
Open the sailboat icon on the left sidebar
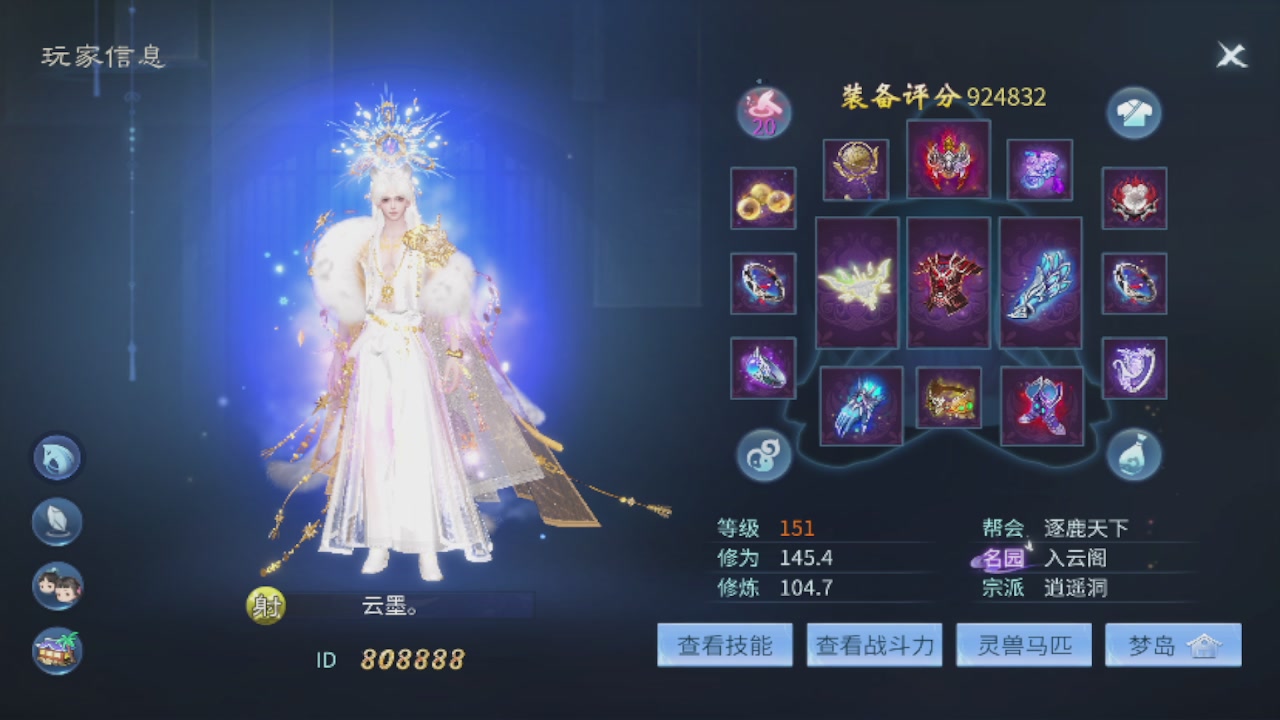tap(57, 523)
